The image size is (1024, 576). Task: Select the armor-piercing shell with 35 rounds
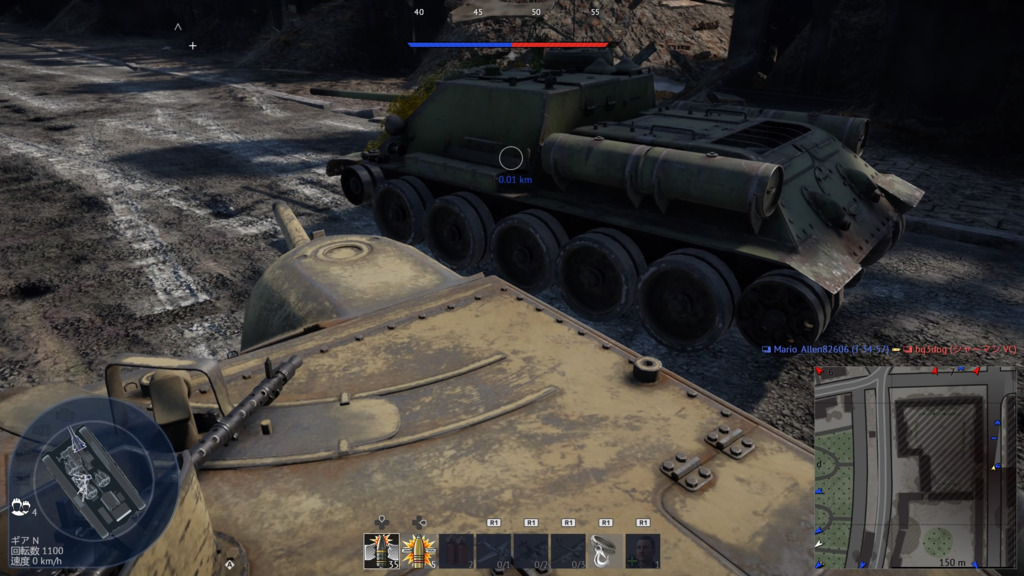(x=381, y=551)
